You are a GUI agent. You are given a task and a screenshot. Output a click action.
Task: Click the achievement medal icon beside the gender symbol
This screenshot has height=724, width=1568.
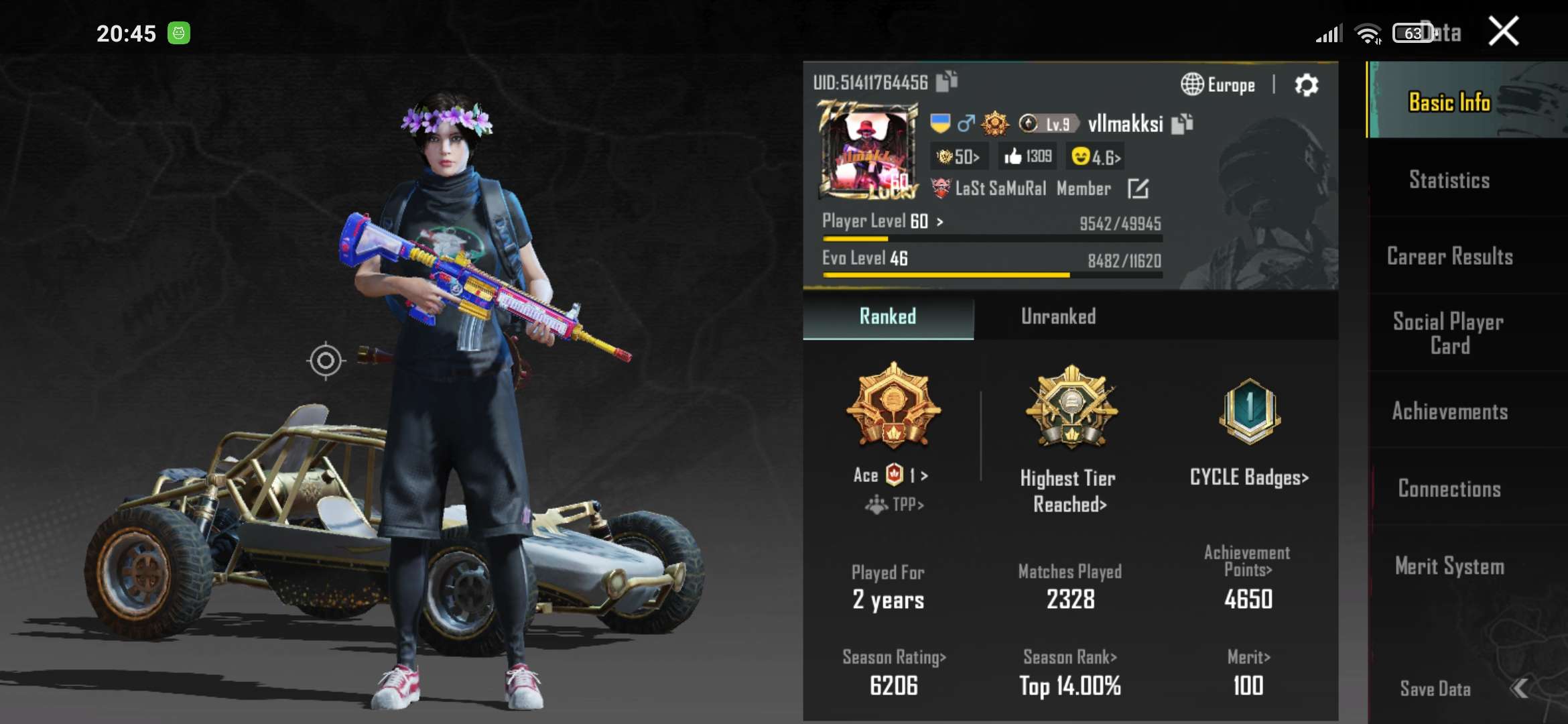pyautogui.click(x=994, y=123)
